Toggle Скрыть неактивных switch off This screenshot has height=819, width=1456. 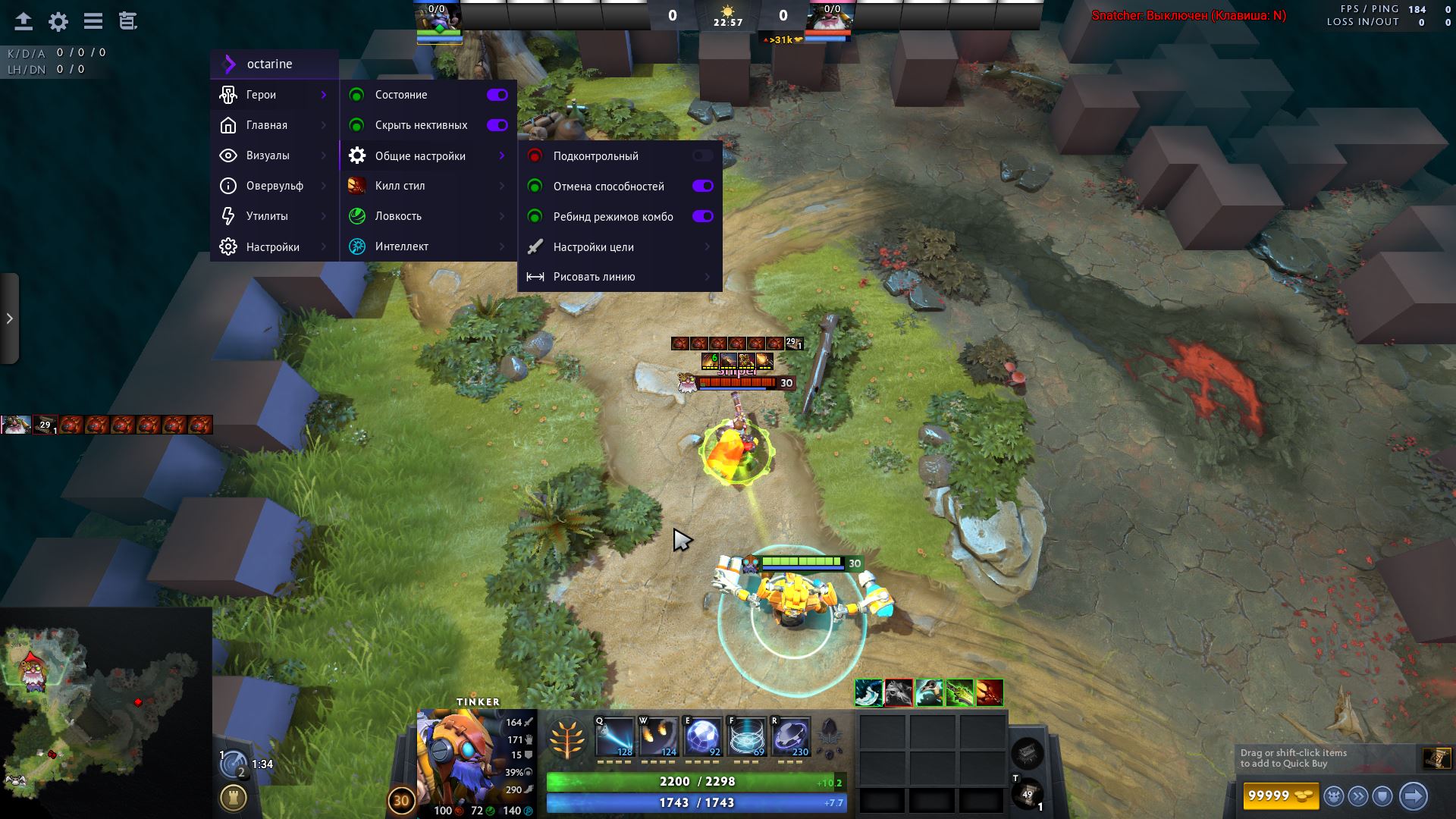pos(497,125)
